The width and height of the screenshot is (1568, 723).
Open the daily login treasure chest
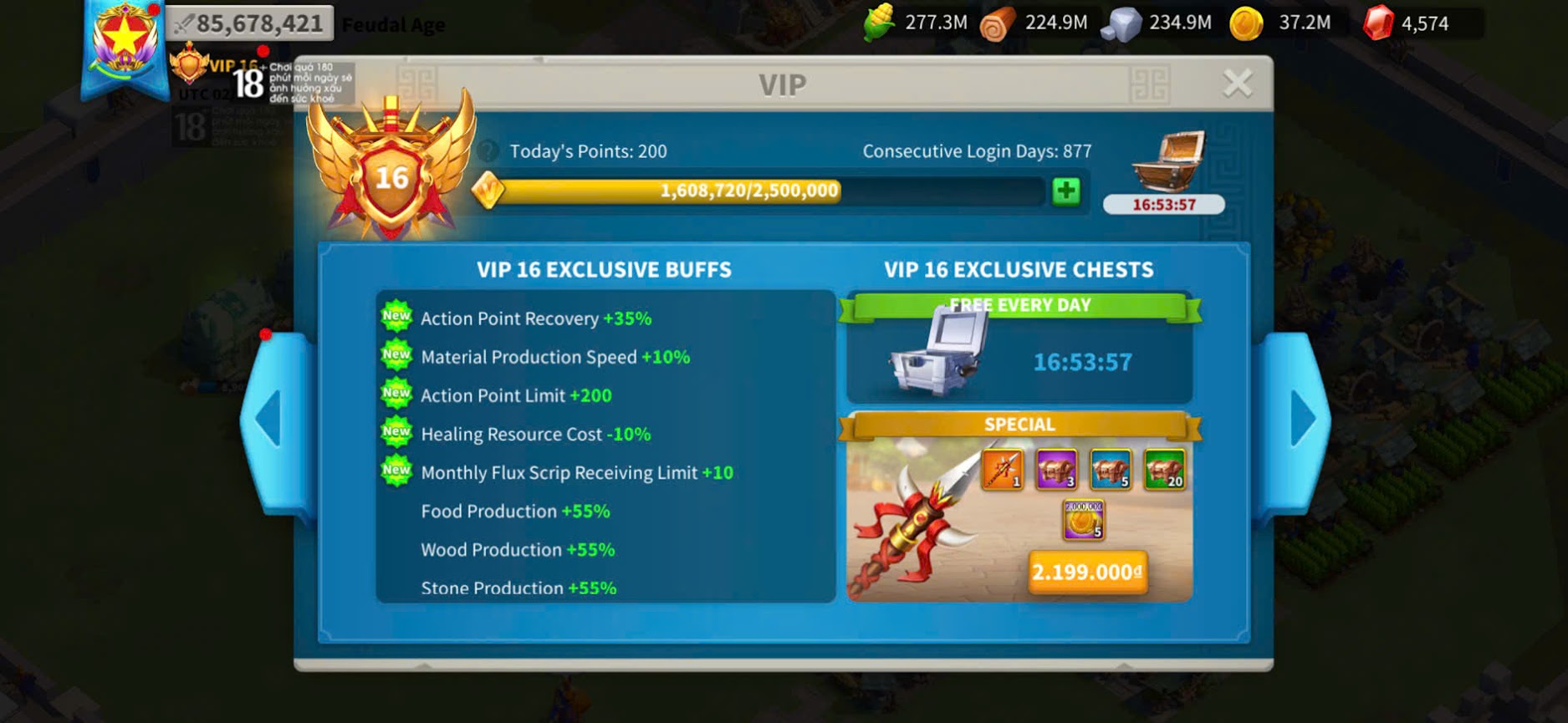[x=1167, y=162]
